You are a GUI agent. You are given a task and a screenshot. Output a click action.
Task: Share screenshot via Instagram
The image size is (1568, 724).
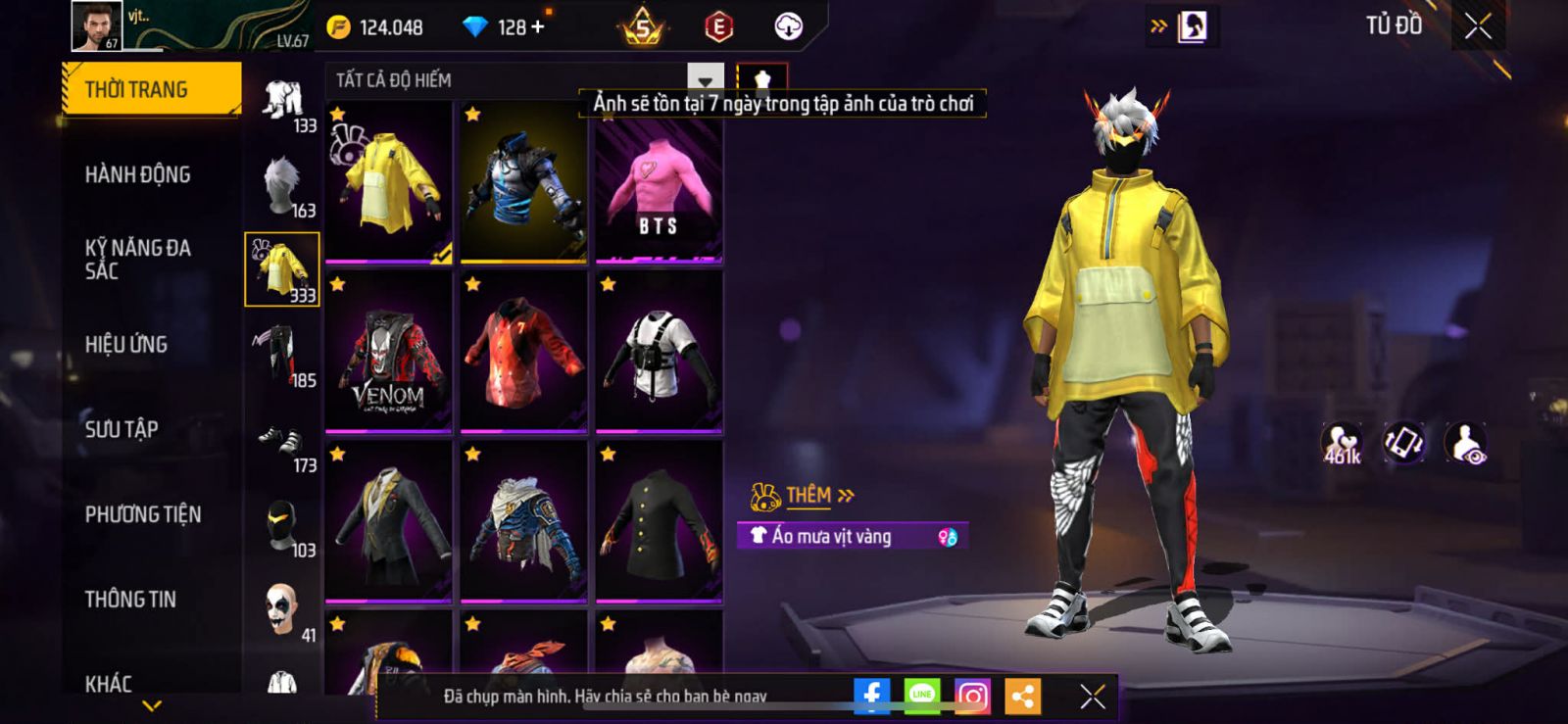[x=972, y=696]
